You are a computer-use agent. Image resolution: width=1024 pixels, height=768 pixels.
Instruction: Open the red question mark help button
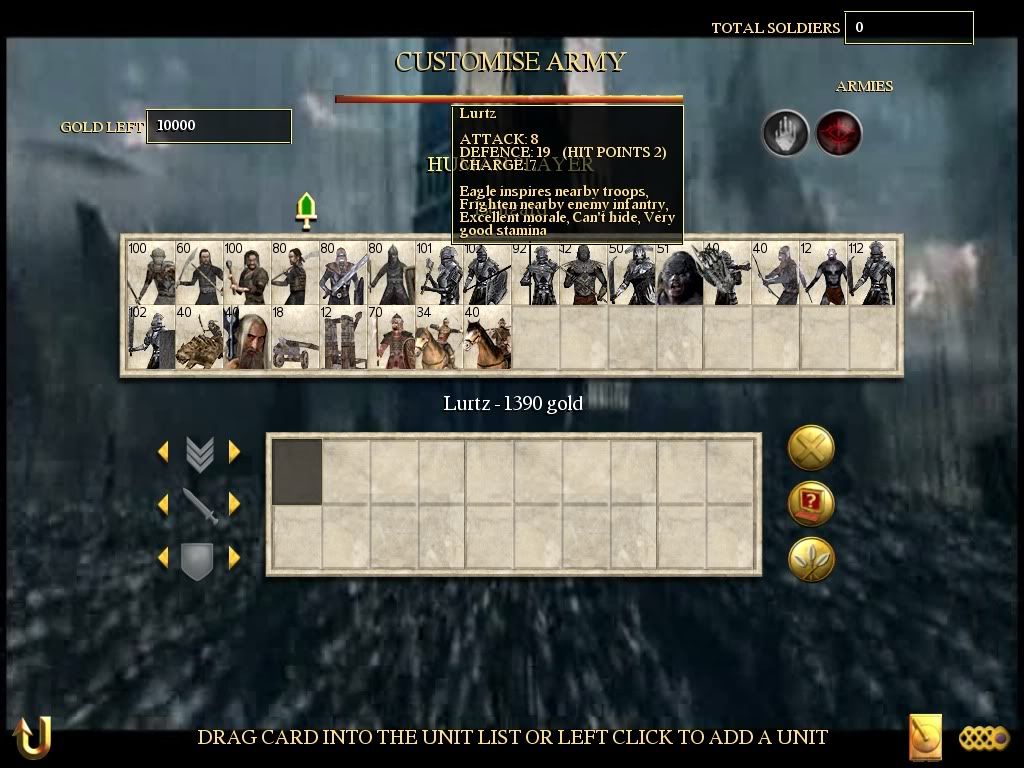(811, 503)
